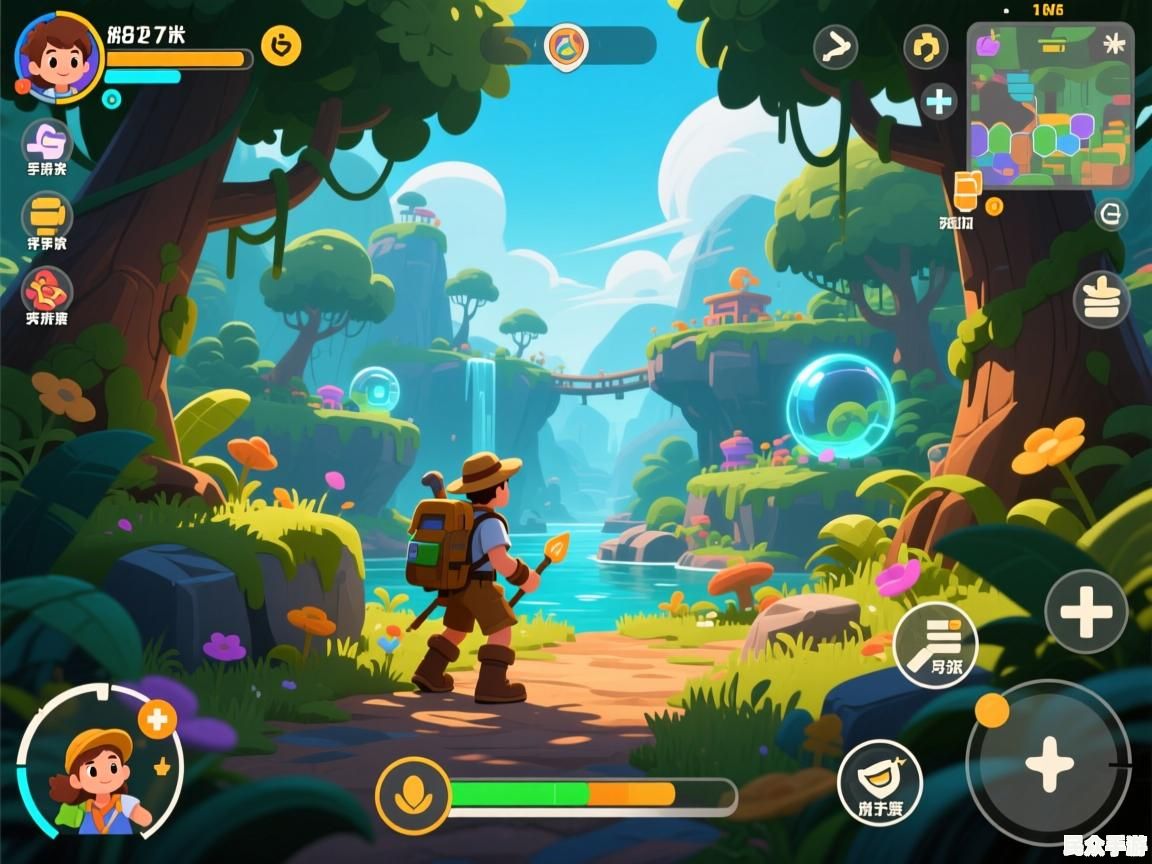1152x864 pixels.
Task: Use the bowl-shaped skill button
Action: 879,782
